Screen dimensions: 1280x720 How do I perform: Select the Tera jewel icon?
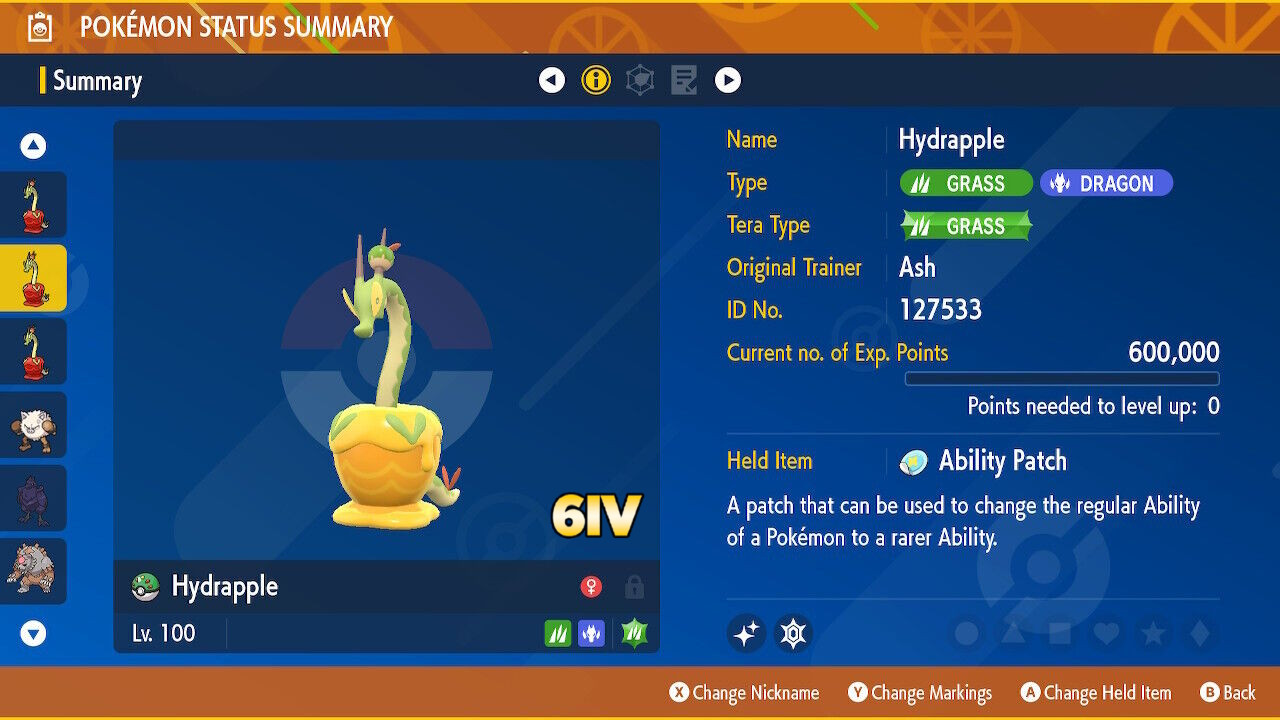795,633
